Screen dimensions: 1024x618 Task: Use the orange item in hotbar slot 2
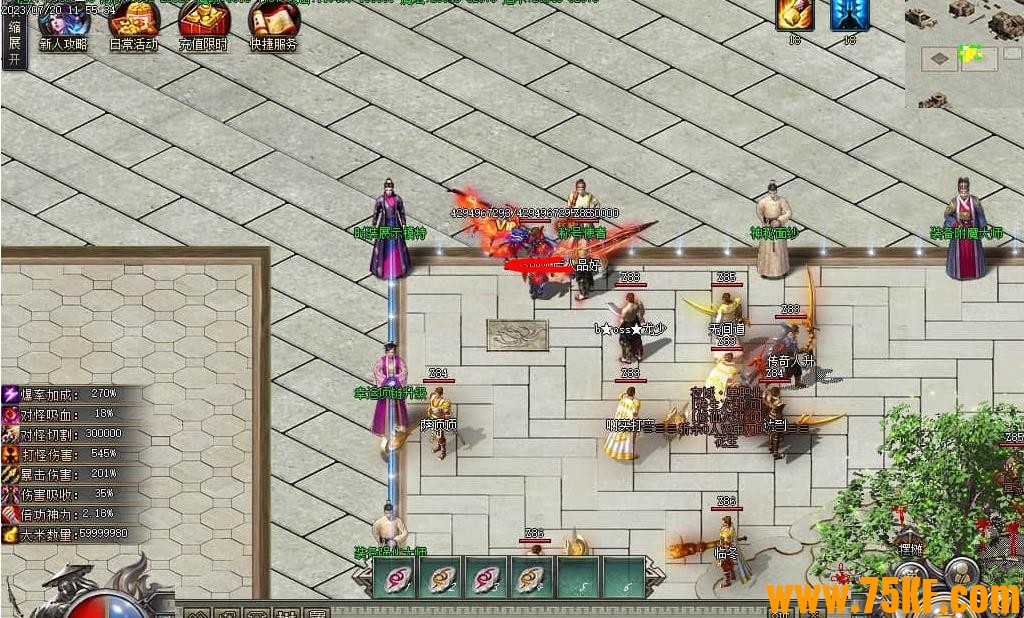pos(439,578)
